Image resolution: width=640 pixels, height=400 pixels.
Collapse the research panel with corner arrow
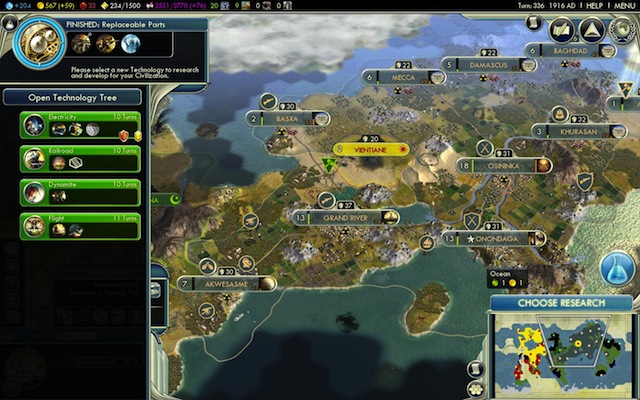coord(10,22)
